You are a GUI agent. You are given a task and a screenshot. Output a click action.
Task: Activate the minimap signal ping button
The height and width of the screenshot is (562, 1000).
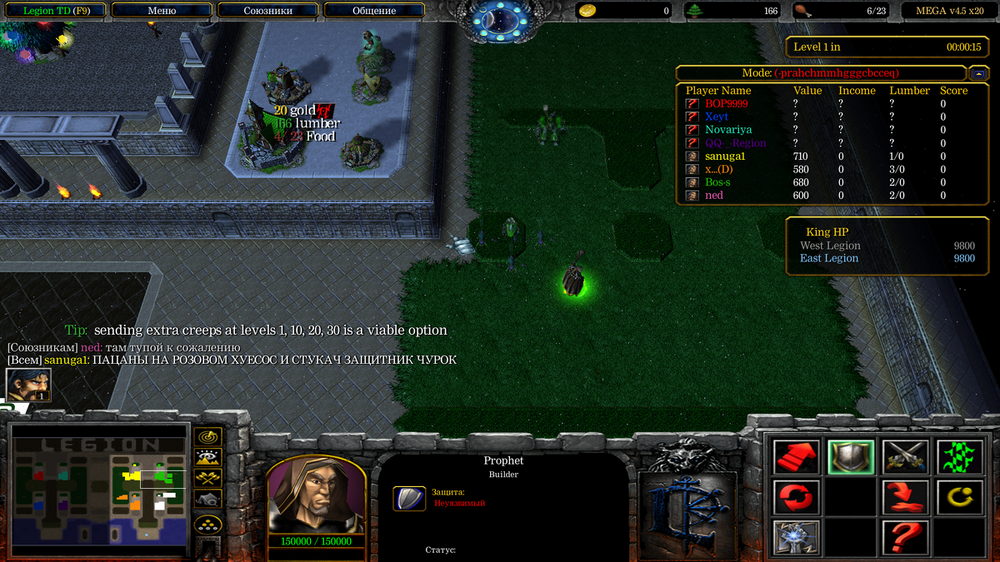coord(208,437)
